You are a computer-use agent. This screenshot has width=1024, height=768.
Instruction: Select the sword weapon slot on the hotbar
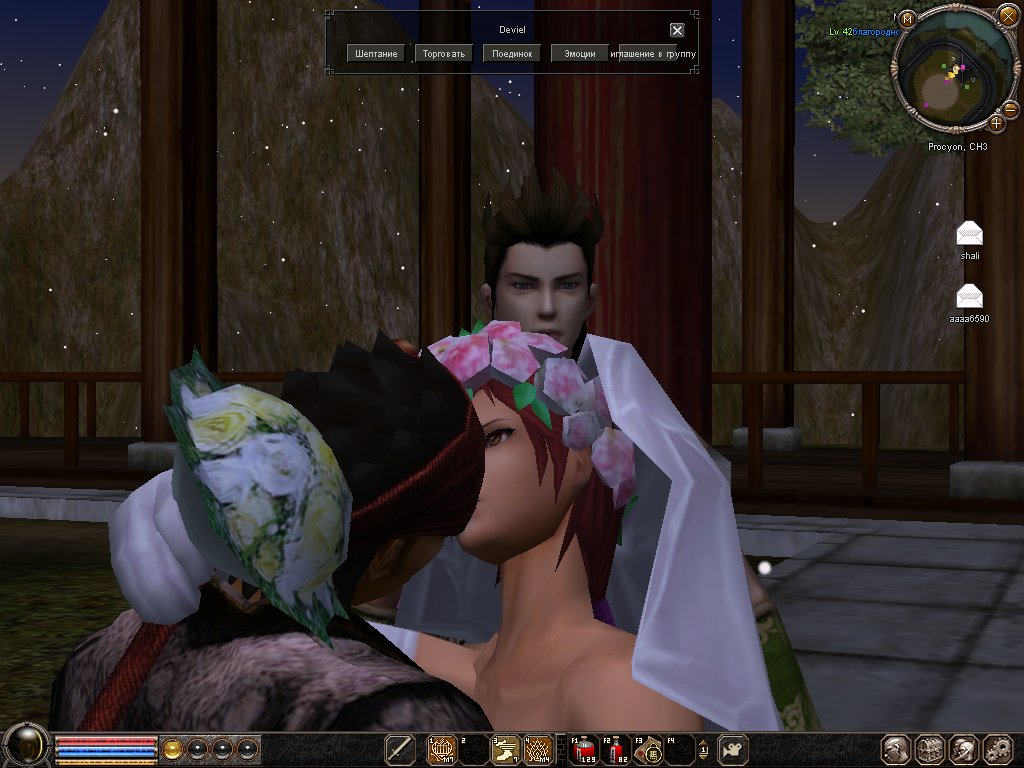coord(400,748)
